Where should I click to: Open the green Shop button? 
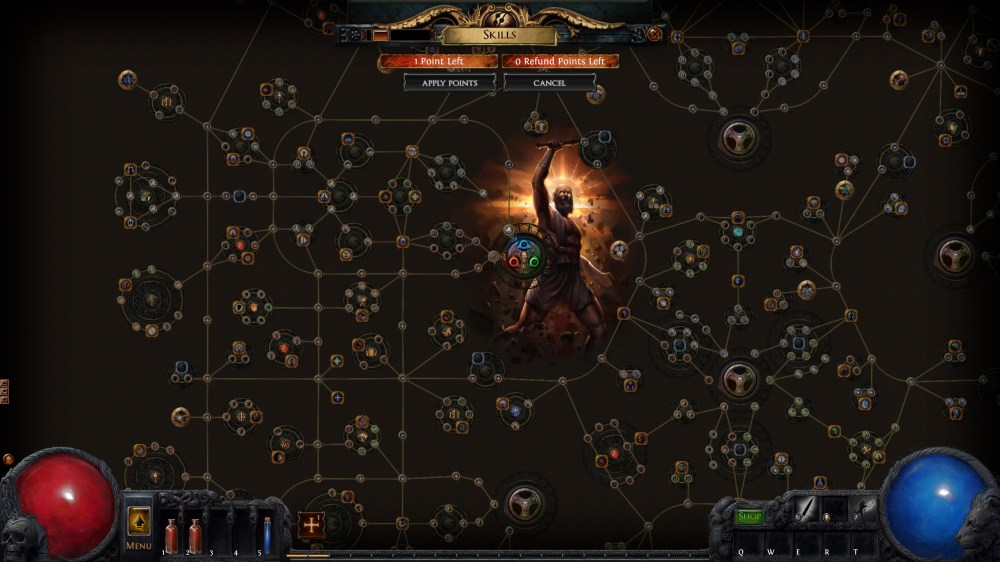point(749,516)
